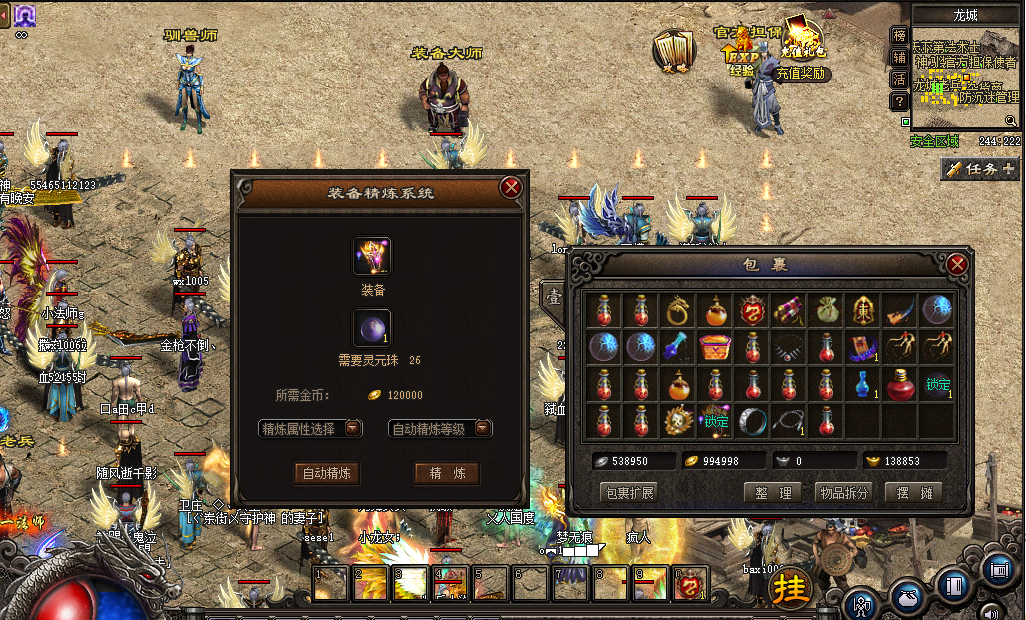Click the 精炼 refine button
The height and width of the screenshot is (620, 1026).
(x=447, y=473)
